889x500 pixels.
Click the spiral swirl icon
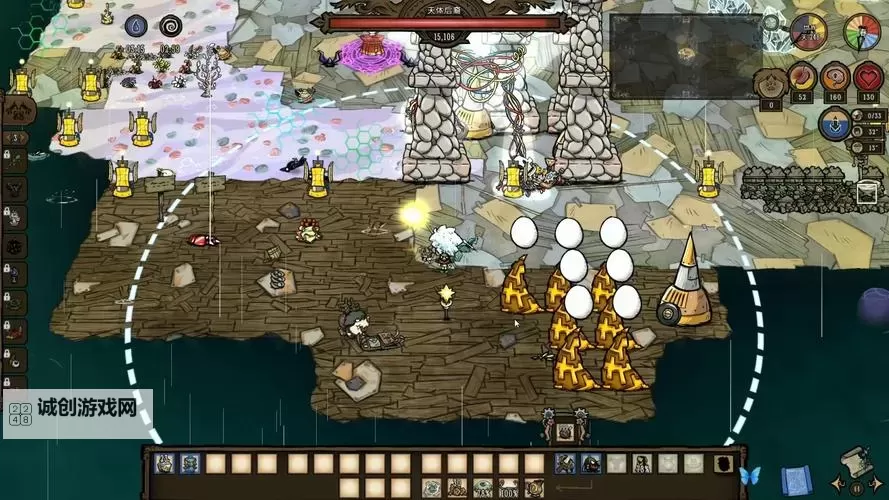[x=169, y=26]
